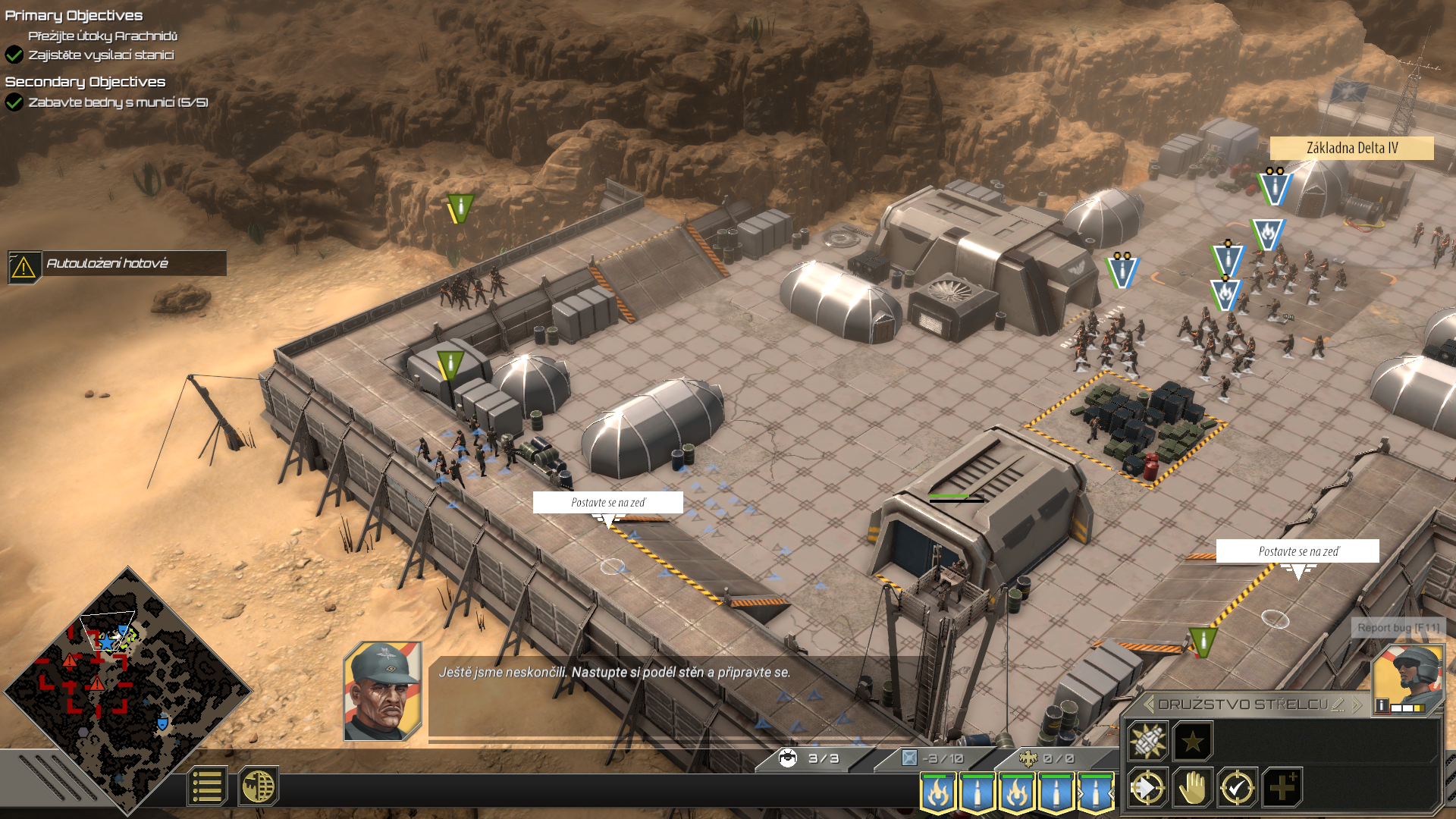Open the Report bug button

click(x=1398, y=628)
